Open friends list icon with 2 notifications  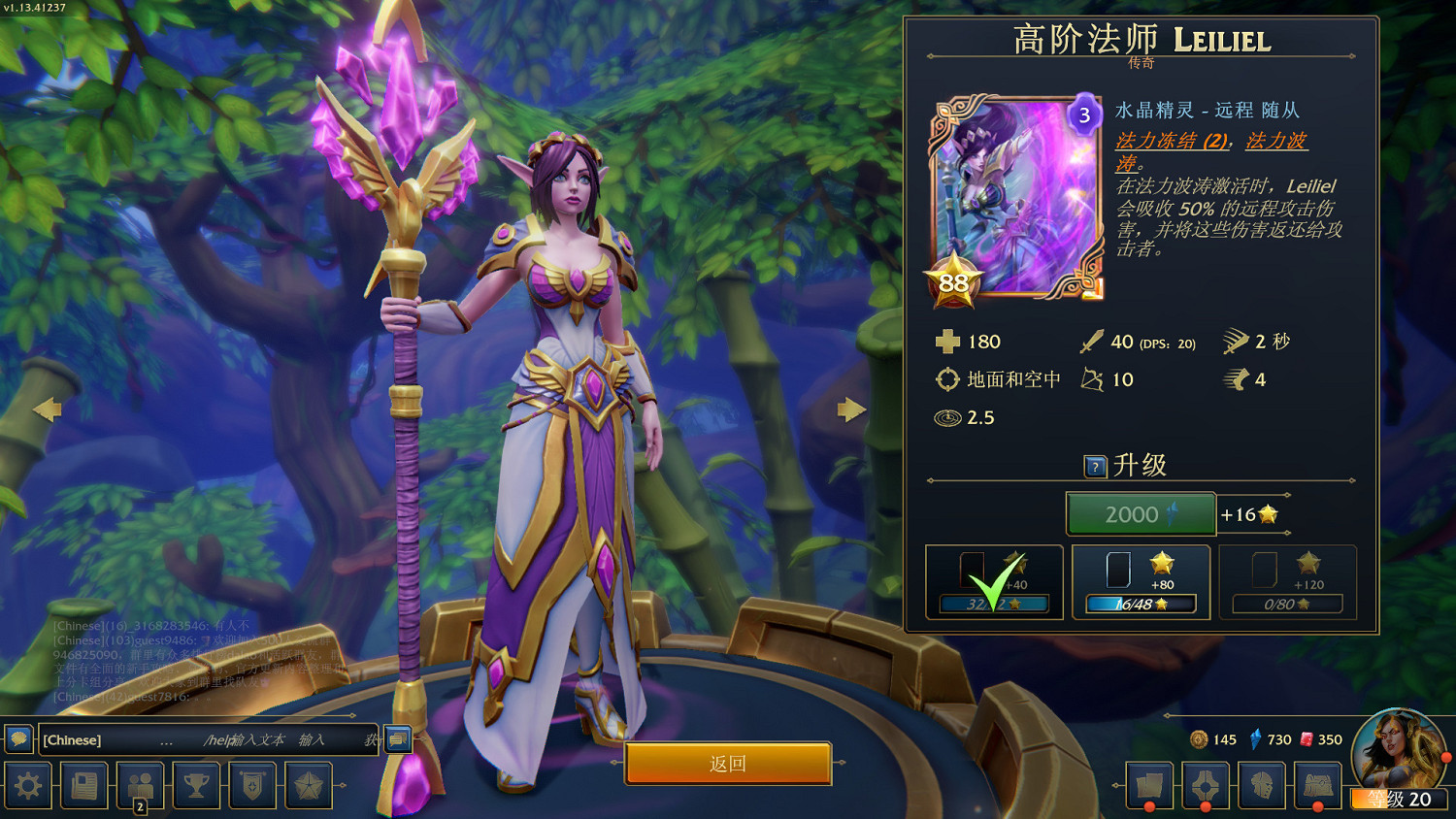click(x=140, y=785)
